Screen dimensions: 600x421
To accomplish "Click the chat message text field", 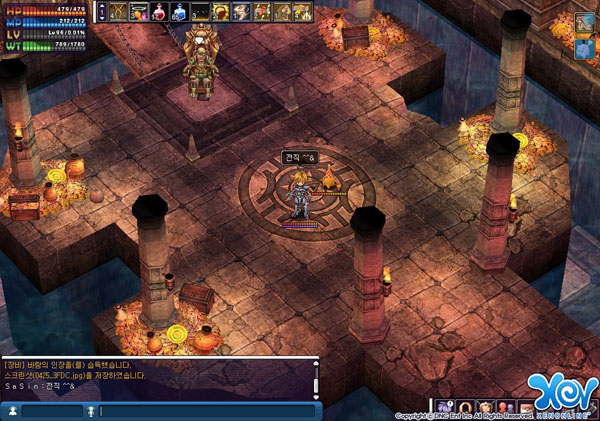I will pos(205,411).
